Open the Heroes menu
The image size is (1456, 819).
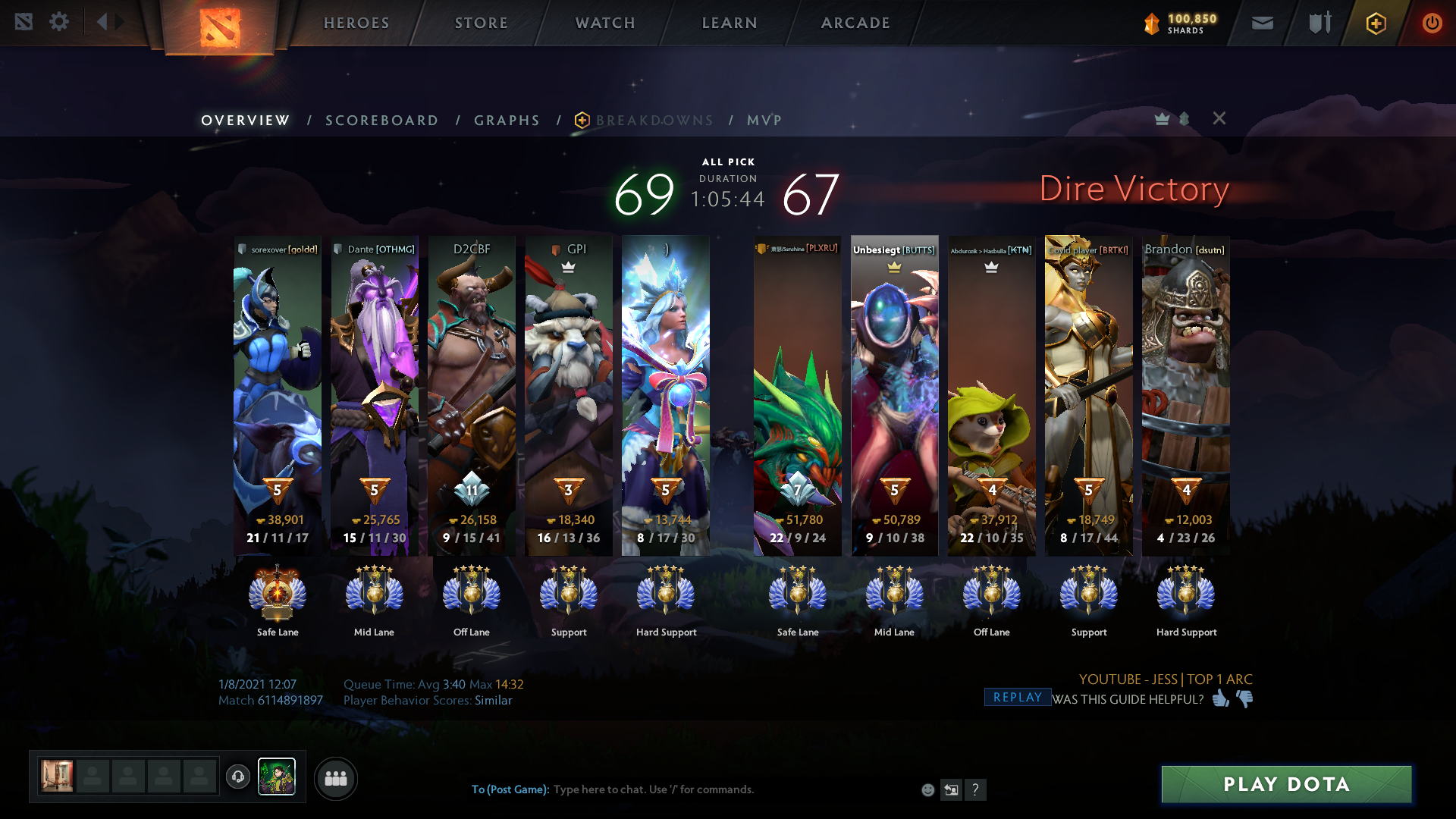click(x=356, y=23)
